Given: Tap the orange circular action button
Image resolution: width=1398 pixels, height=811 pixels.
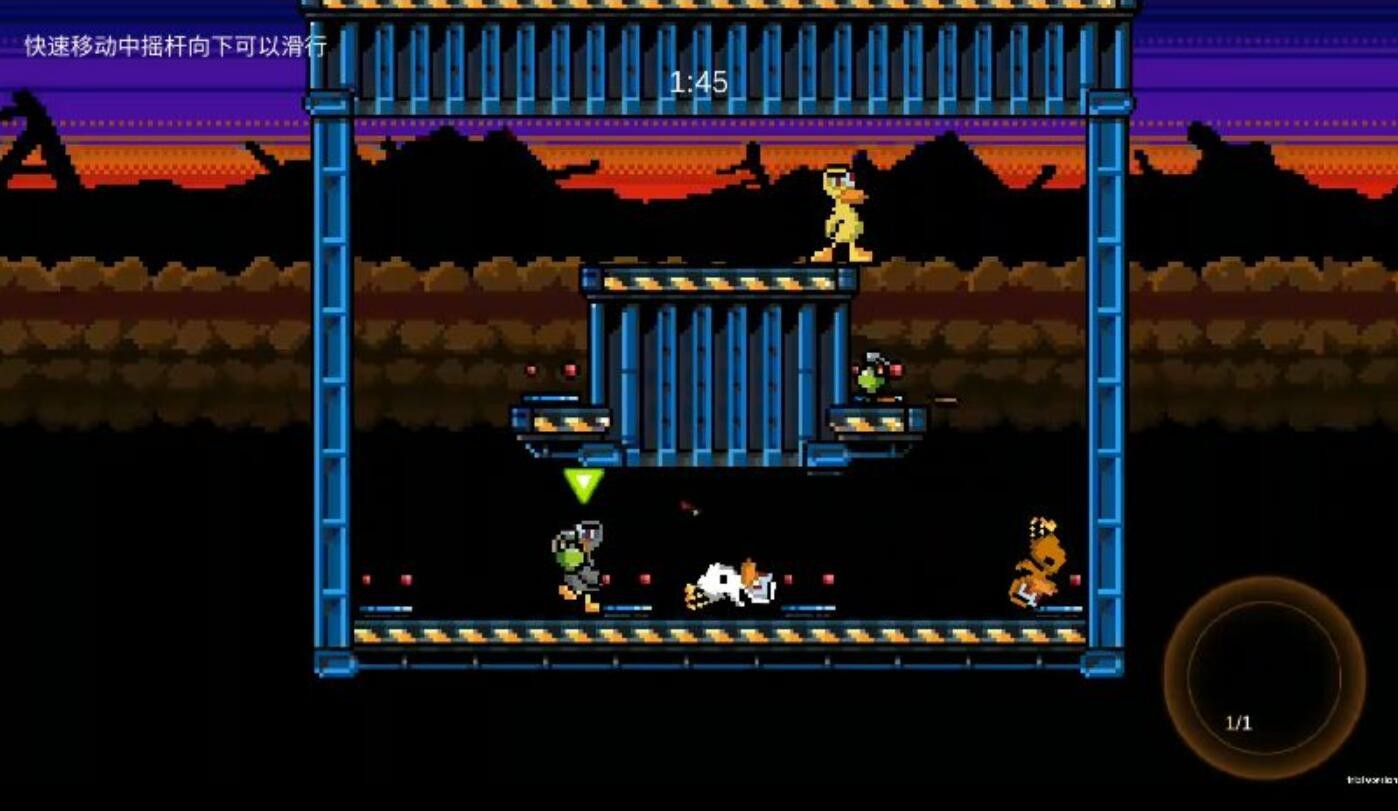Looking at the screenshot, I should click(1264, 678).
